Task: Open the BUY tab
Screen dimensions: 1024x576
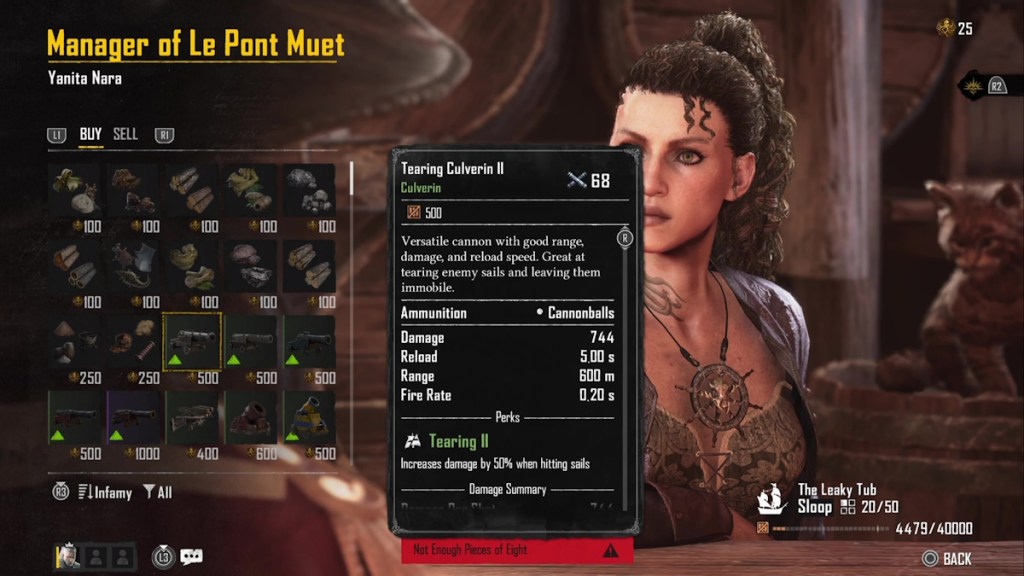Action: [x=91, y=134]
